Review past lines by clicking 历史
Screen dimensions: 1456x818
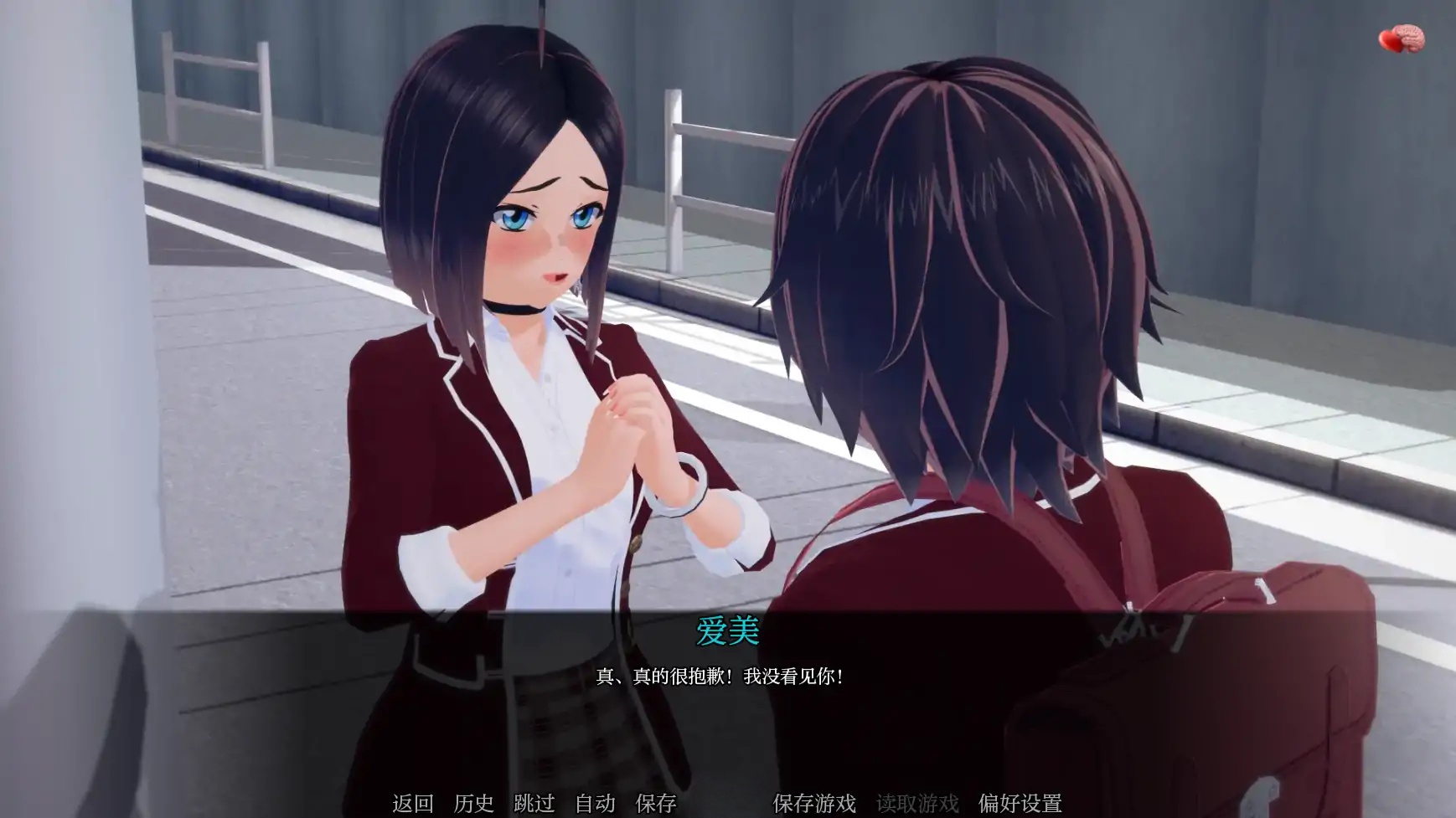point(471,801)
